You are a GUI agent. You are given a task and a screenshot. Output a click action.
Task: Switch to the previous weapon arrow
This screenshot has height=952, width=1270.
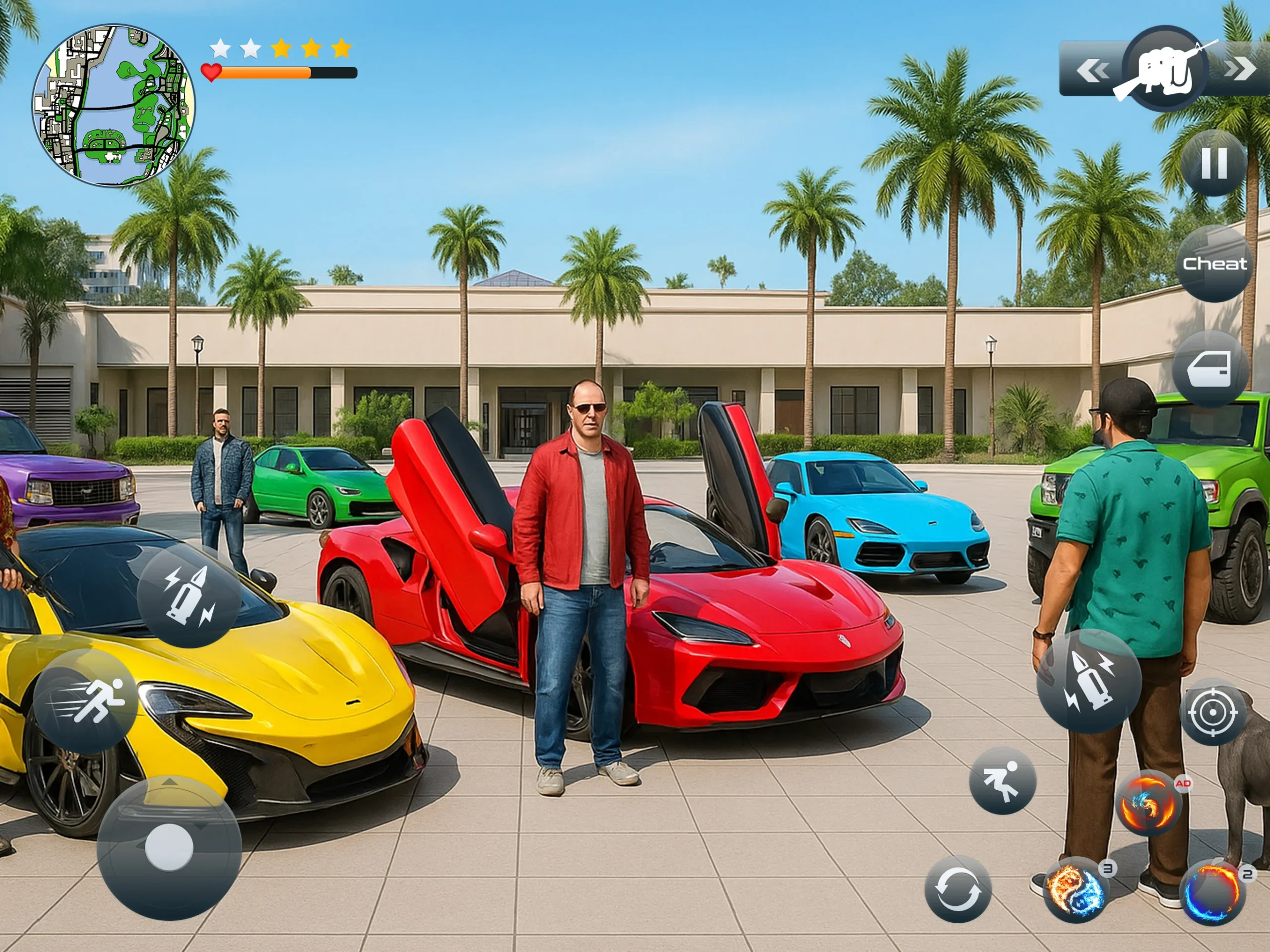(1092, 70)
